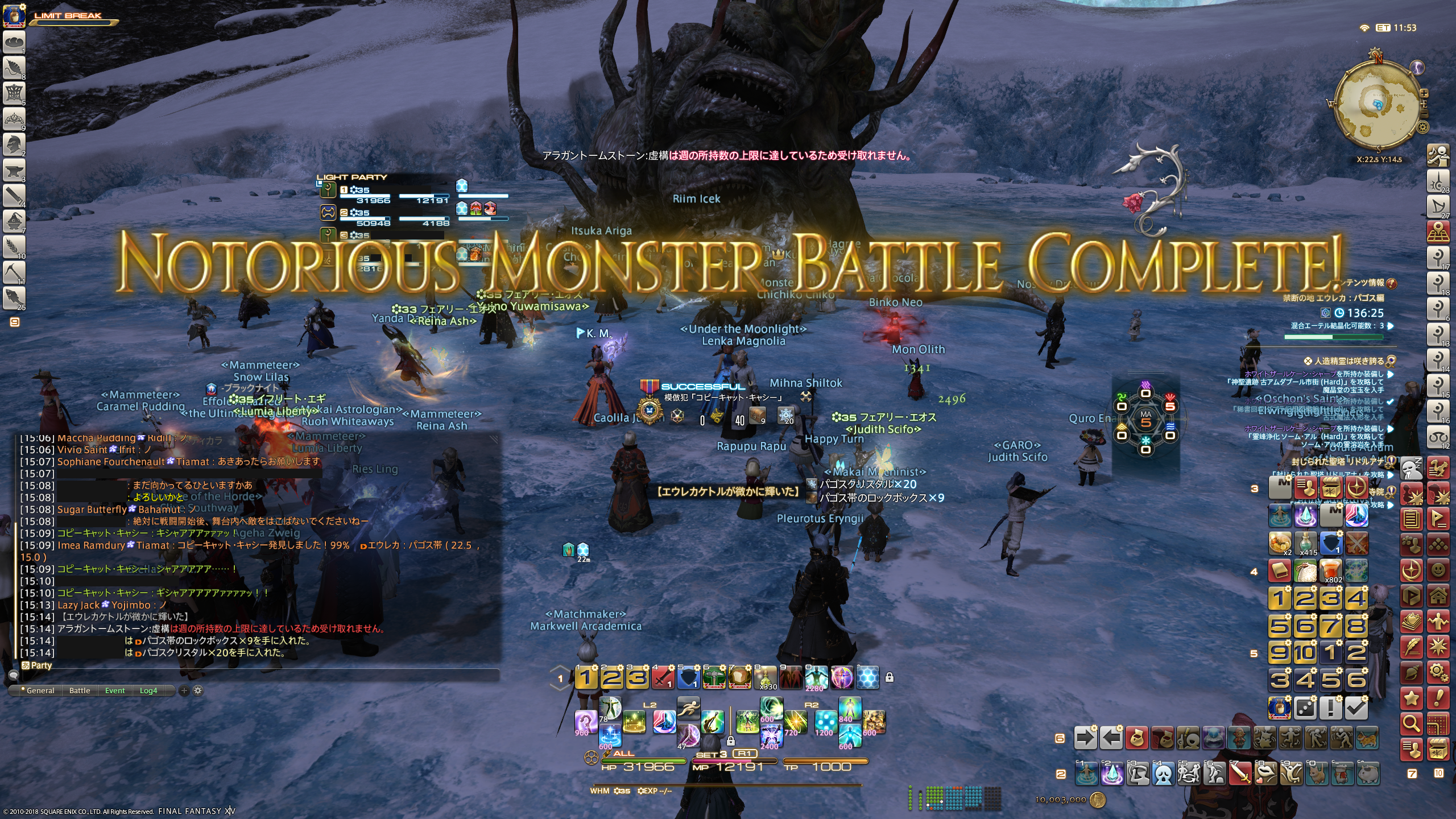Viewport: 1456px width, 819px height.
Task: Select the Log4 chat tab
Action: (x=148, y=690)
